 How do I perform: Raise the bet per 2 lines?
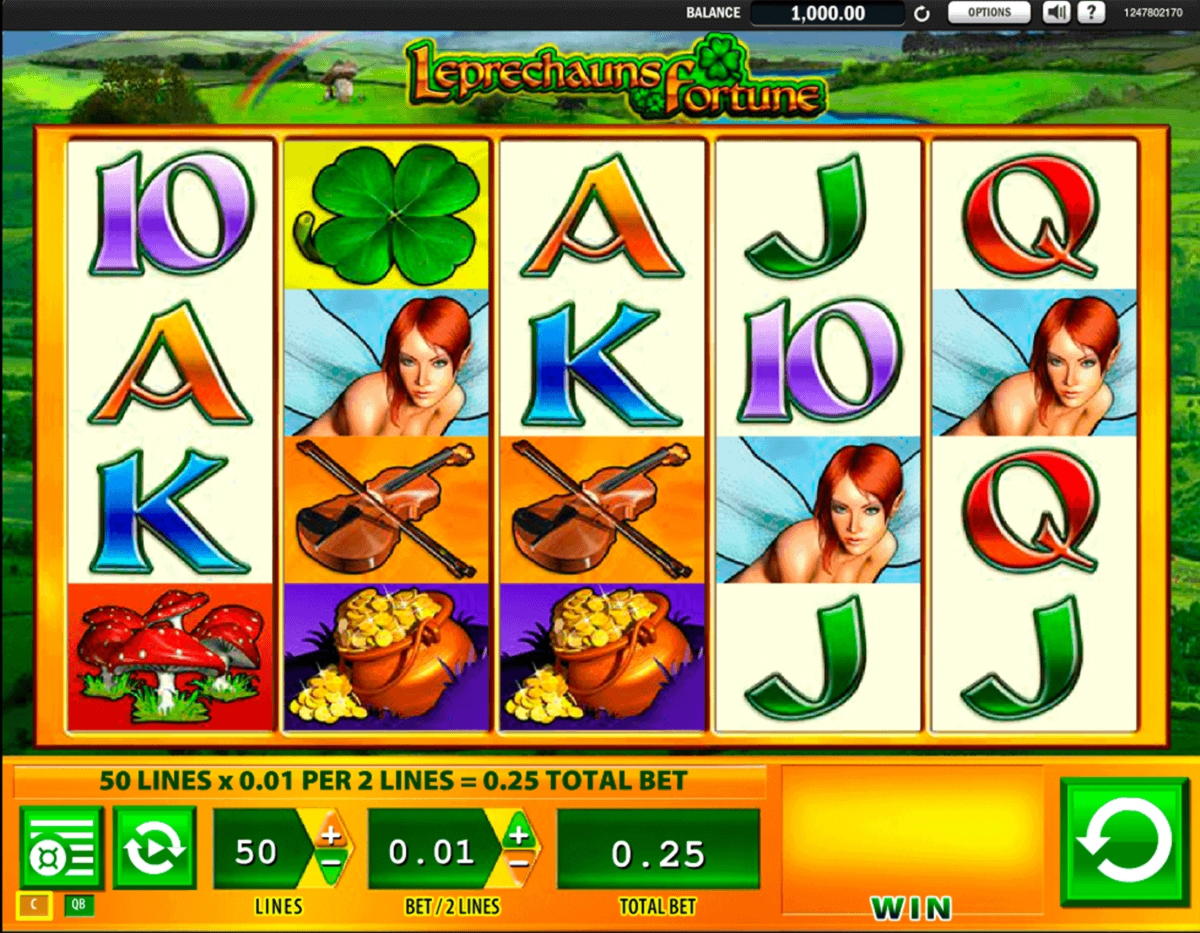pyautogui.click(x=518, y=832)
